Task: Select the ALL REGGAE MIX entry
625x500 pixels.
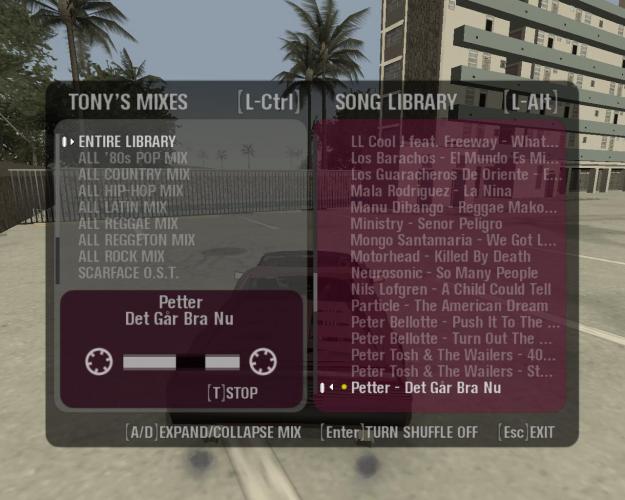Action: point(127,223)
